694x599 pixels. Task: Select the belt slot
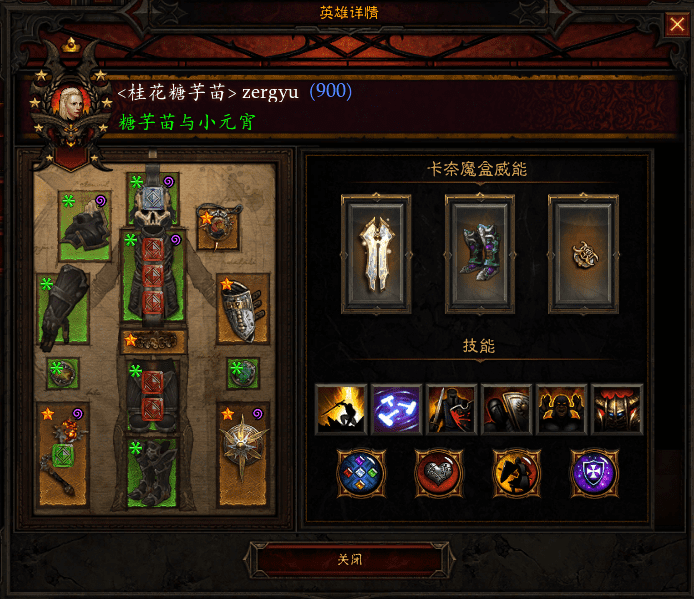[153, 341]
